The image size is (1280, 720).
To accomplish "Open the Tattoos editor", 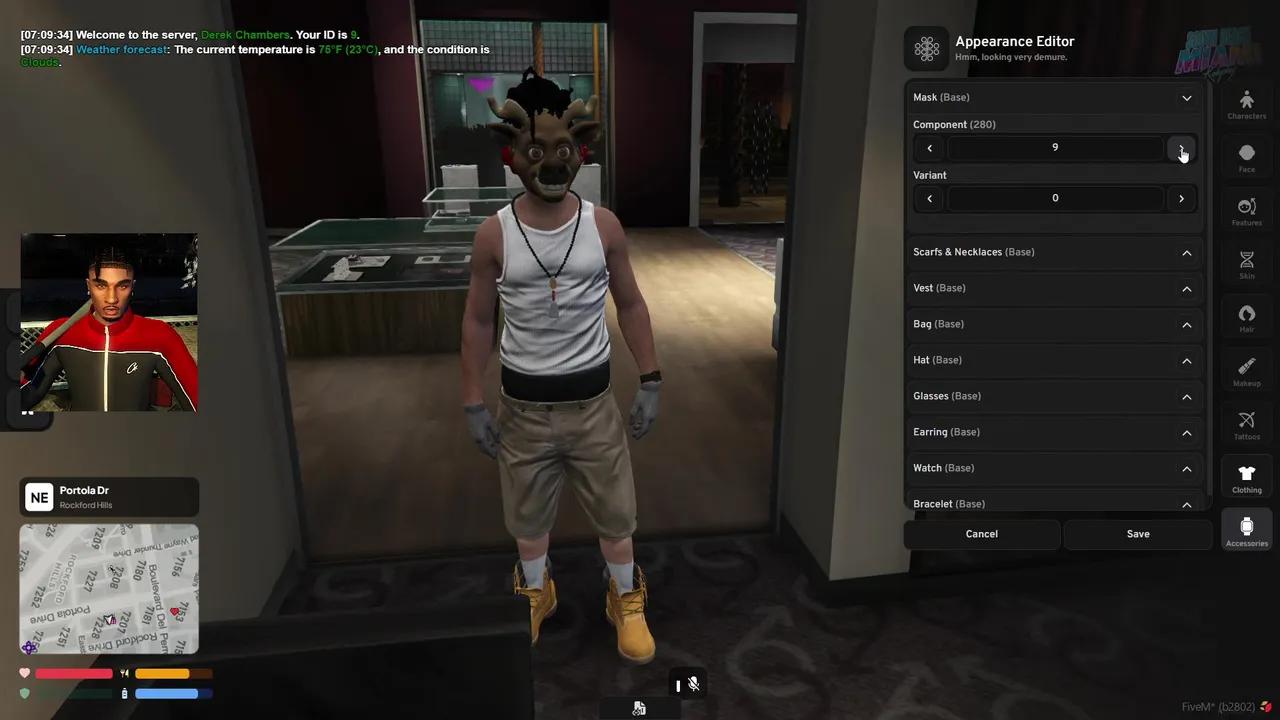I will 1246,425.
